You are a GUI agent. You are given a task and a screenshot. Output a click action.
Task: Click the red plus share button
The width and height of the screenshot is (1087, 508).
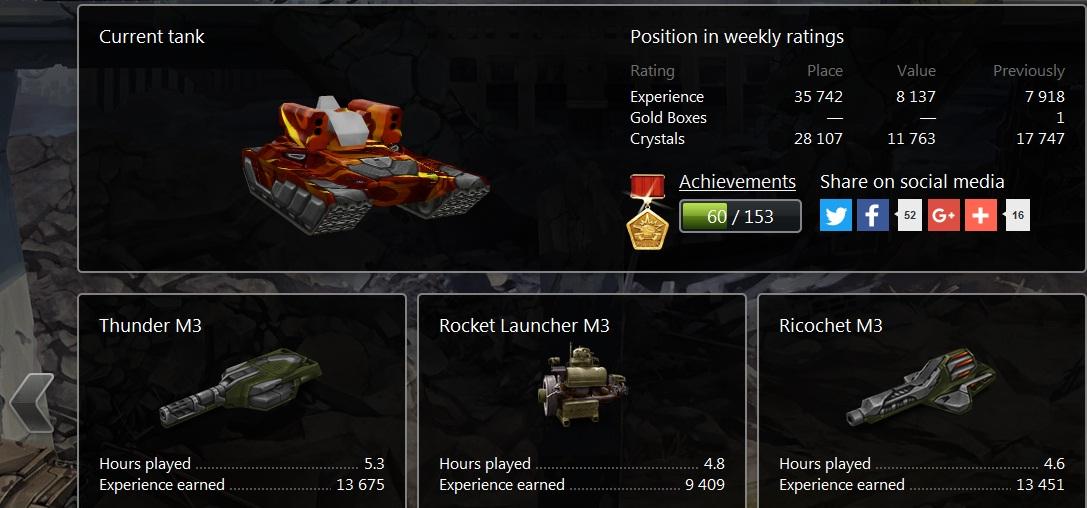click(980, 215)
